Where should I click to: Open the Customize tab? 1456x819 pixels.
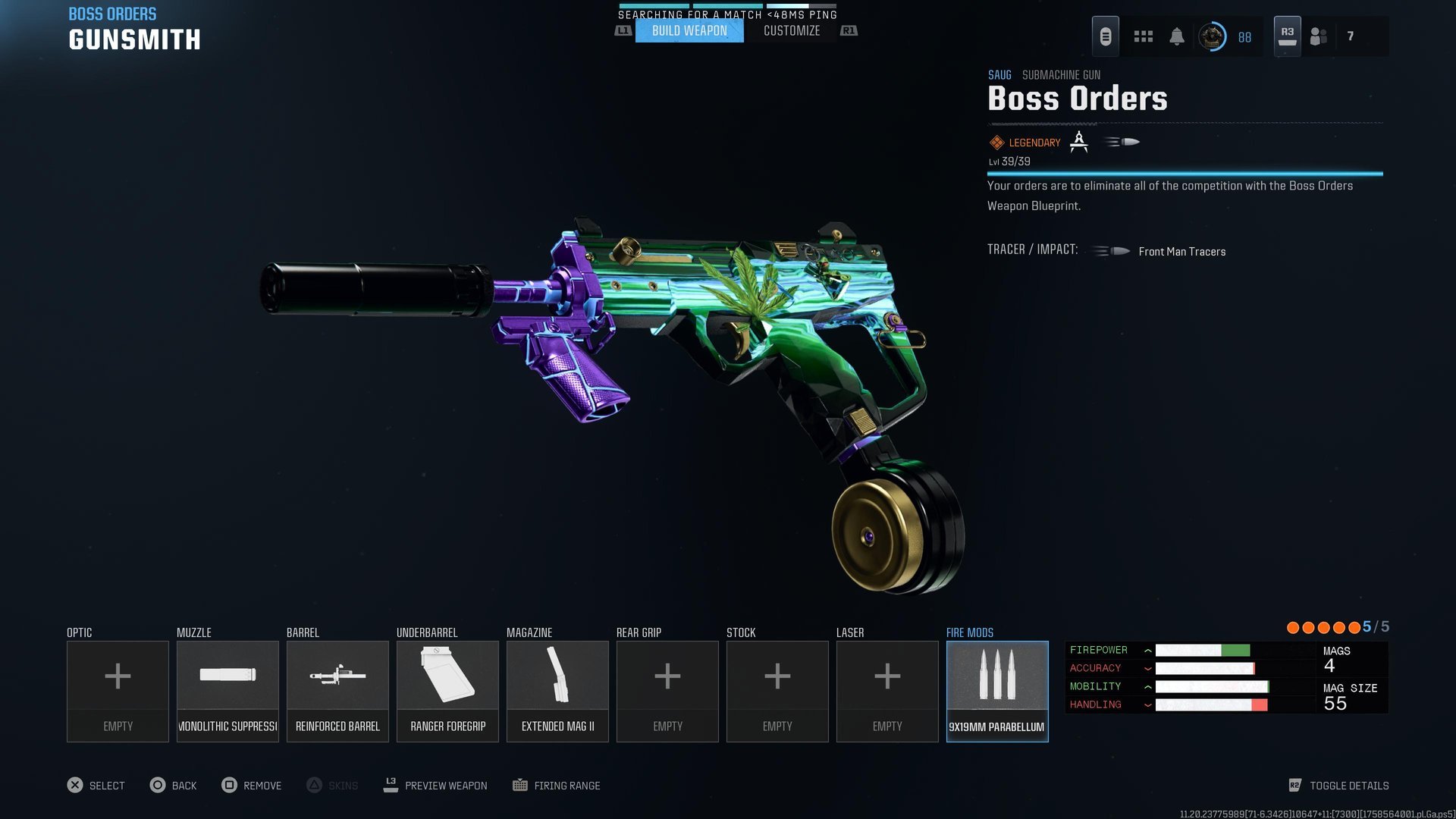point(791,31)
